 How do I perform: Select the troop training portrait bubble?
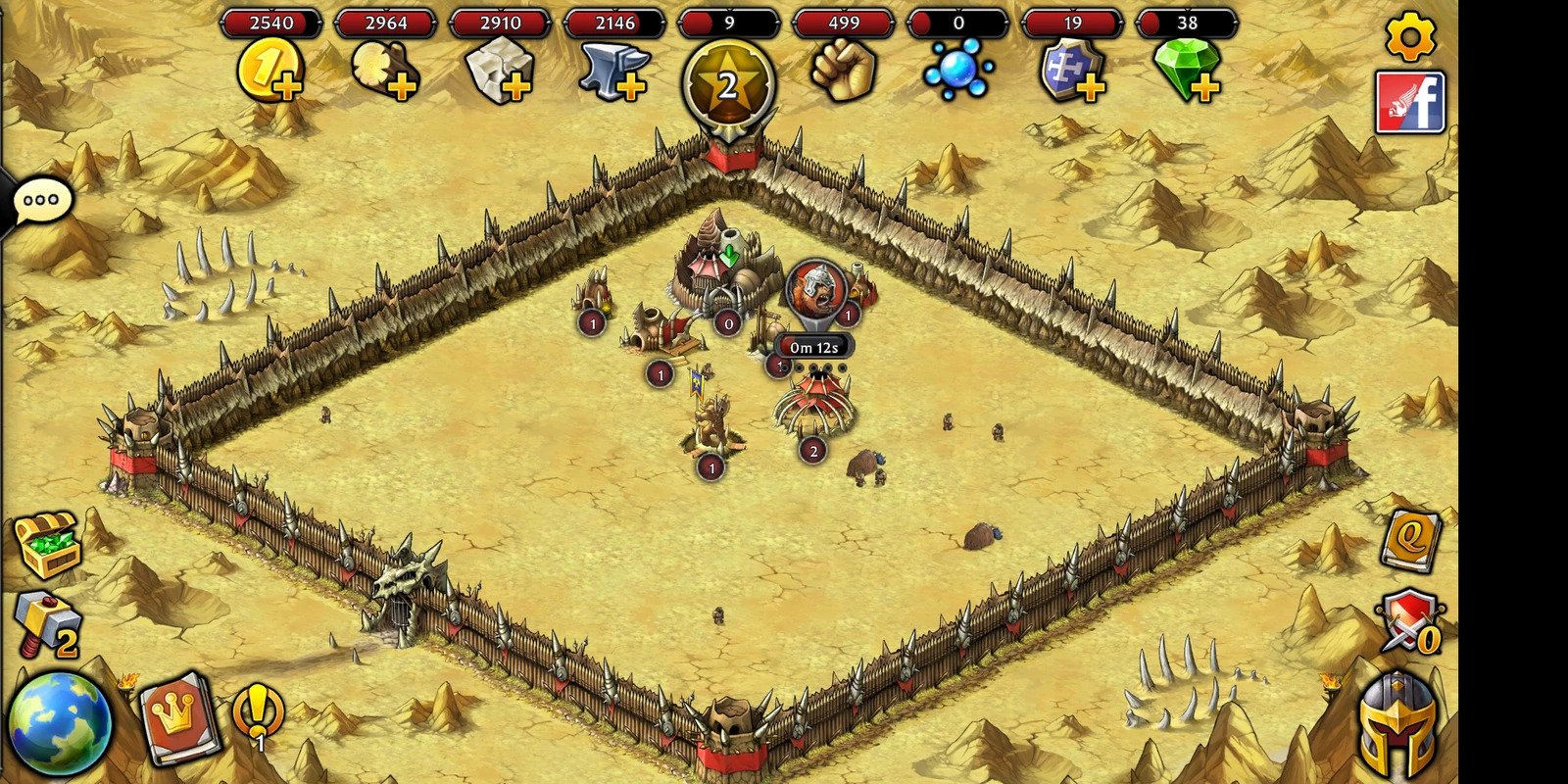point(815,288)
